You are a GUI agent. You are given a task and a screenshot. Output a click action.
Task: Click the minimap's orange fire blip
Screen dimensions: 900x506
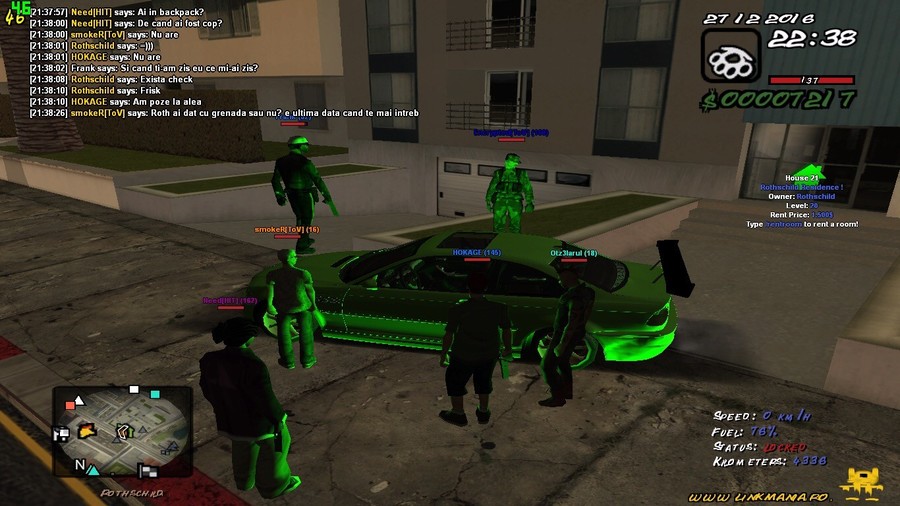(x=87, y=431)
